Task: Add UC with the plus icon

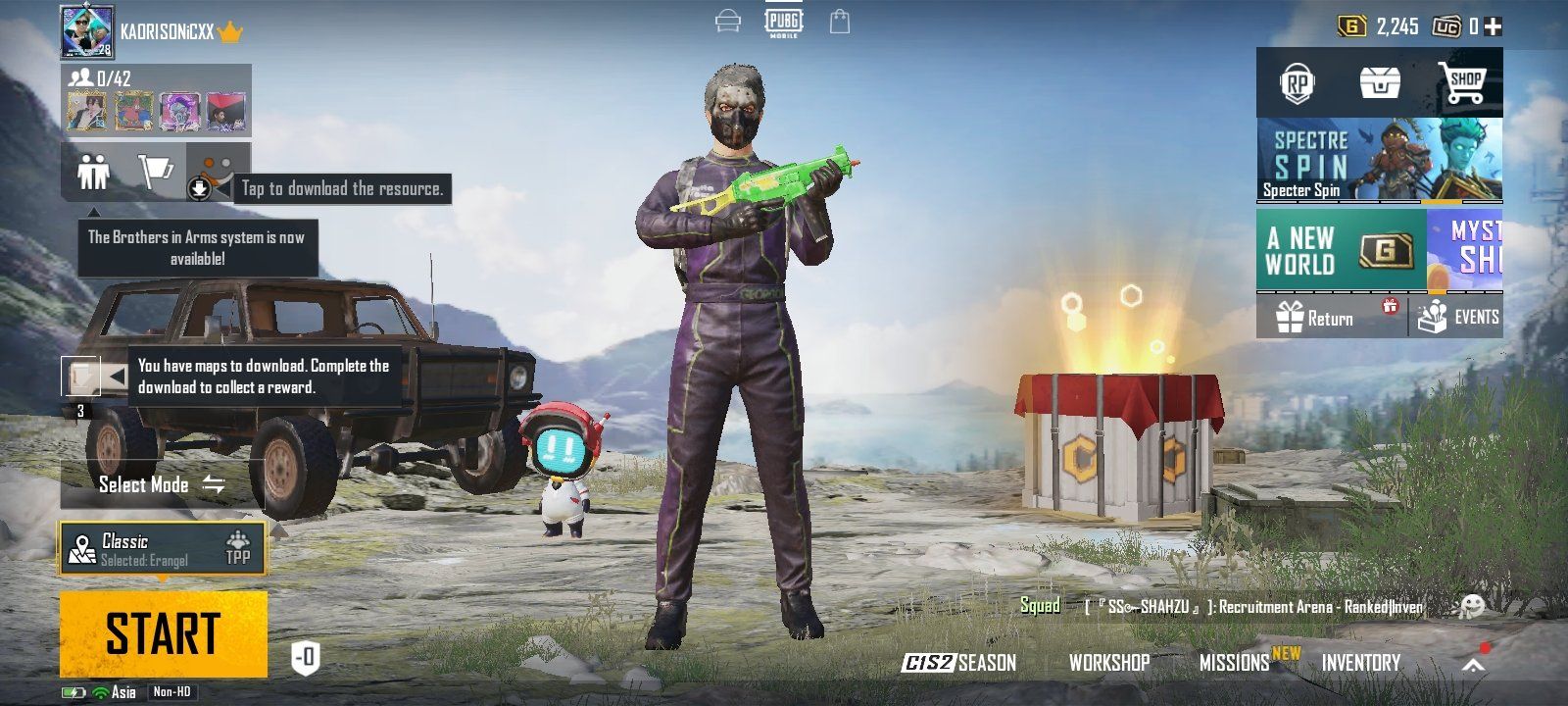Action: click(x=1493, y=26)
